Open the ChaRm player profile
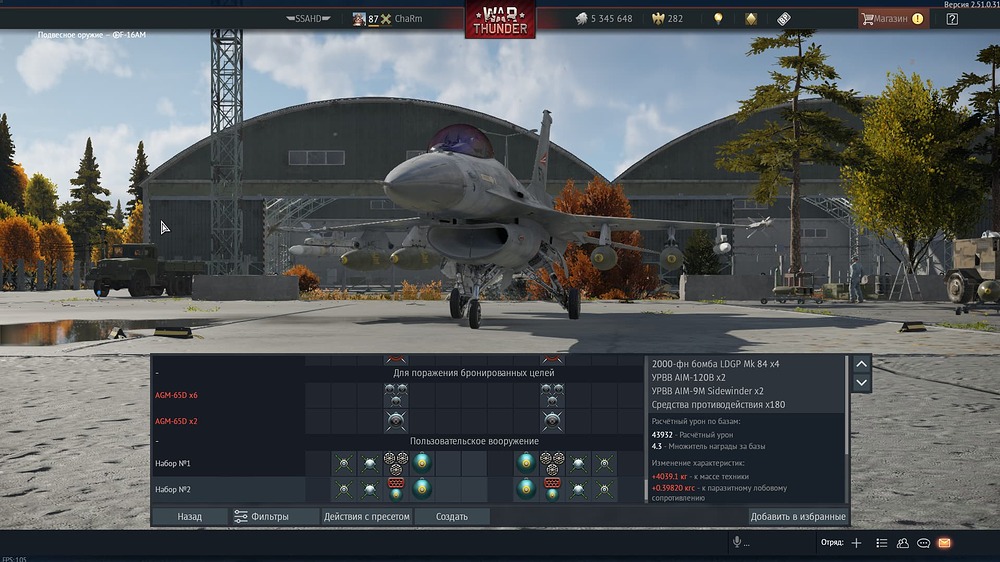This screenshot has width=1000, height=562. tap(407, 19)
